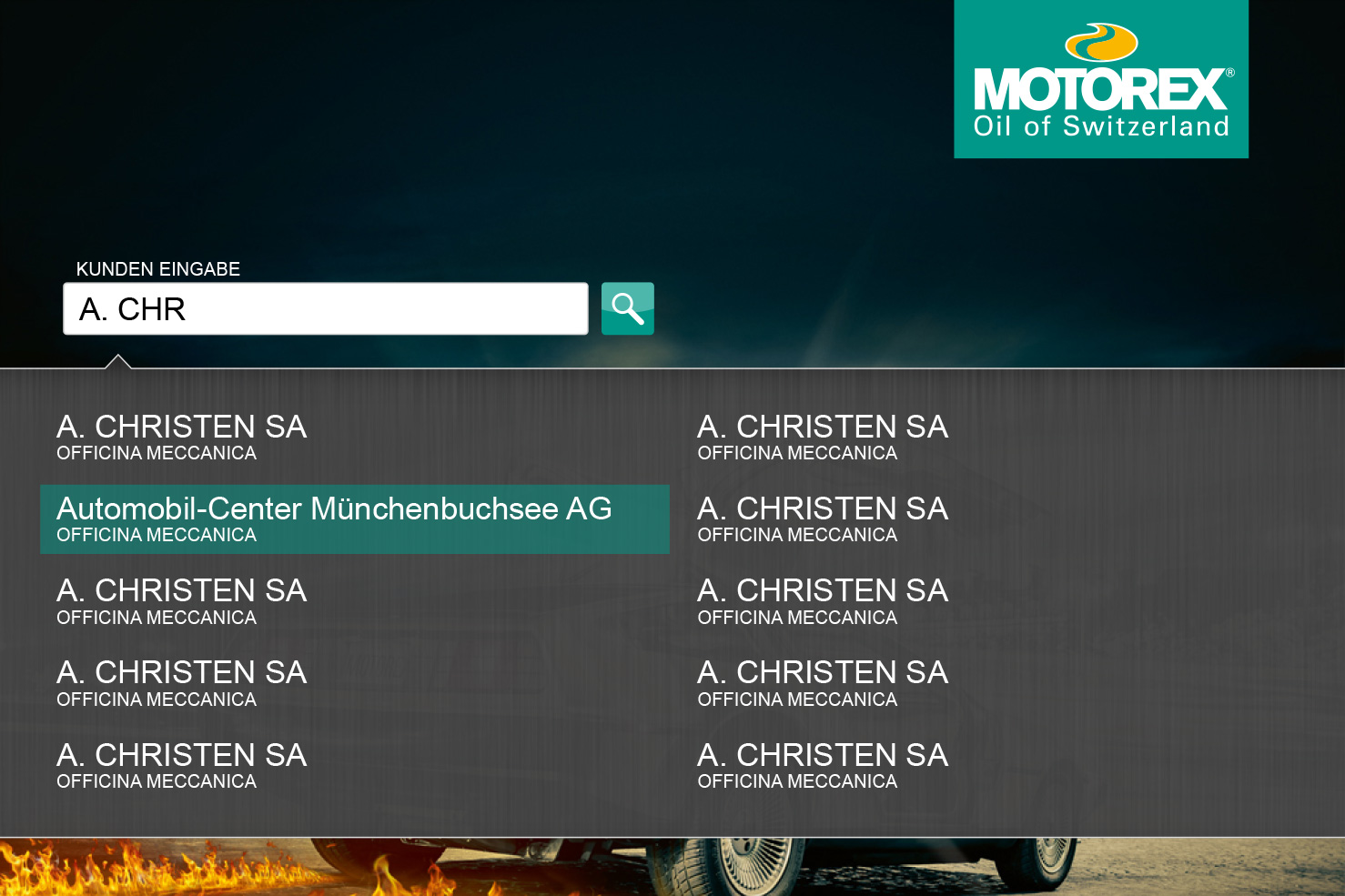Click the 'Oil of Switzerland' tagline
The width and height of the screenshot is (1345, 896).
(x=1101, y=126)
